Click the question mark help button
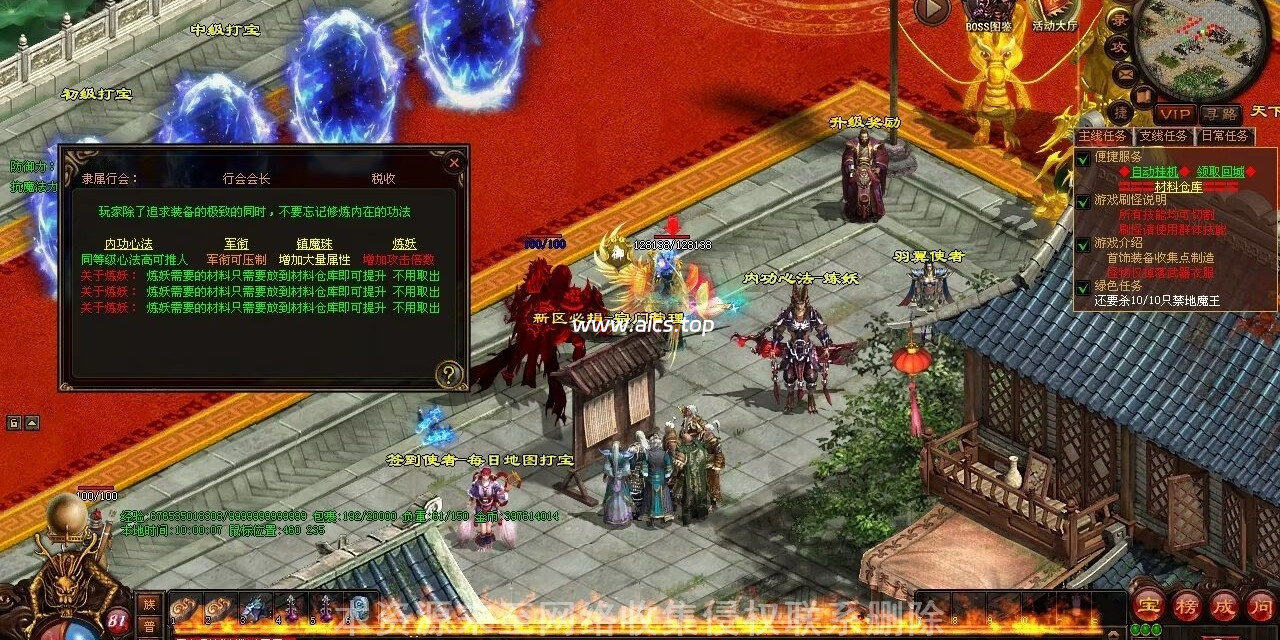Viewport: 1280px width, 640px height. [449, 374]
